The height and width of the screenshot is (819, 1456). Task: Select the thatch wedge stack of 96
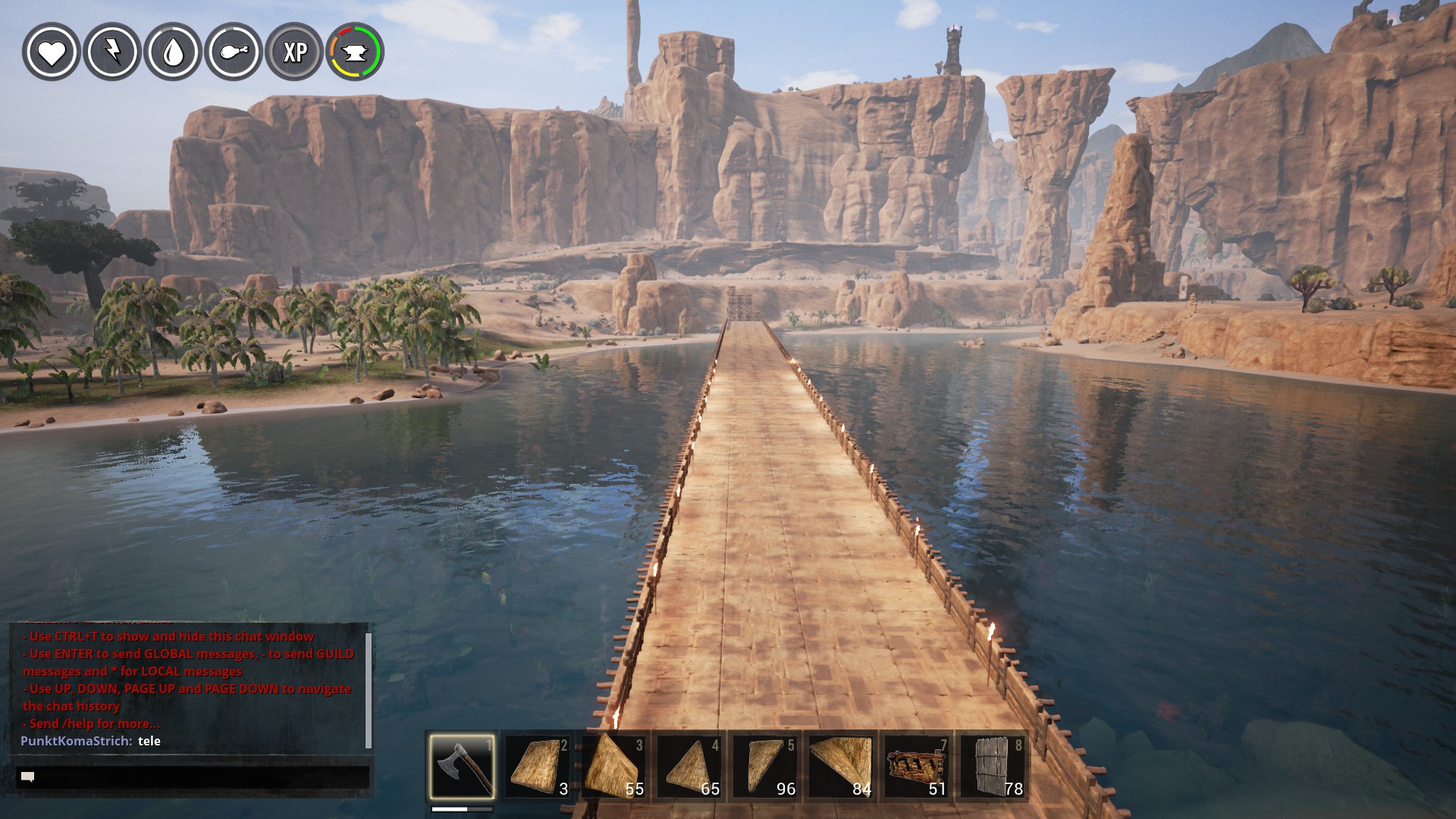[x=765, y=766]
